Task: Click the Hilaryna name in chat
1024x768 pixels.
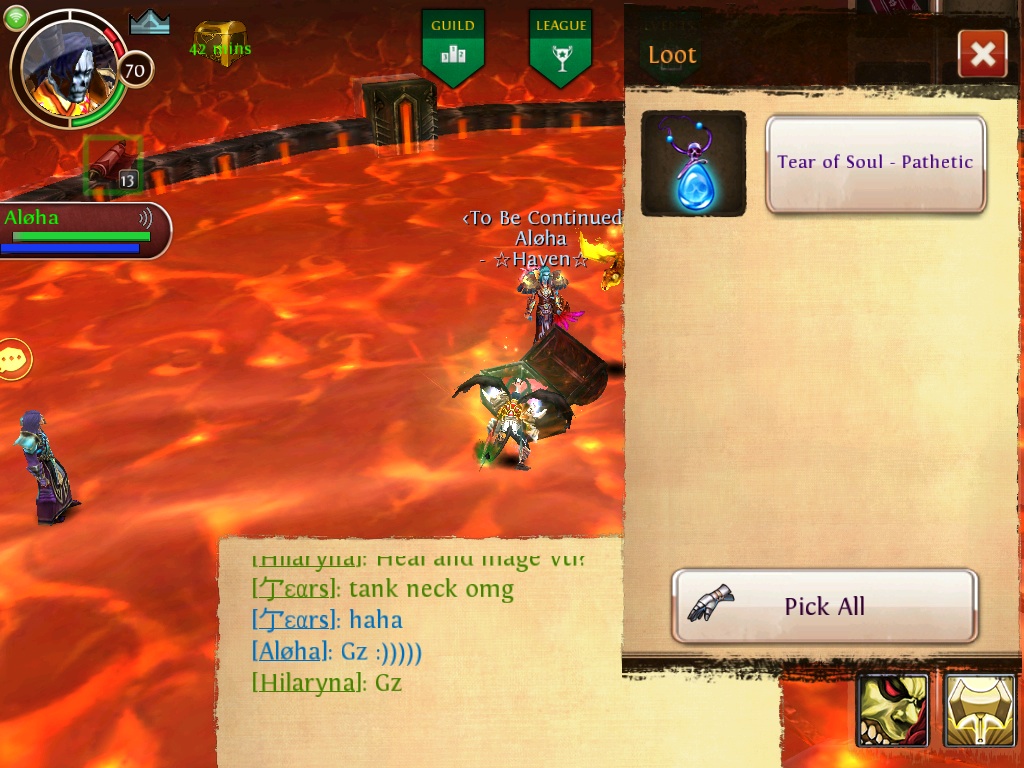Action: point(306,683)
